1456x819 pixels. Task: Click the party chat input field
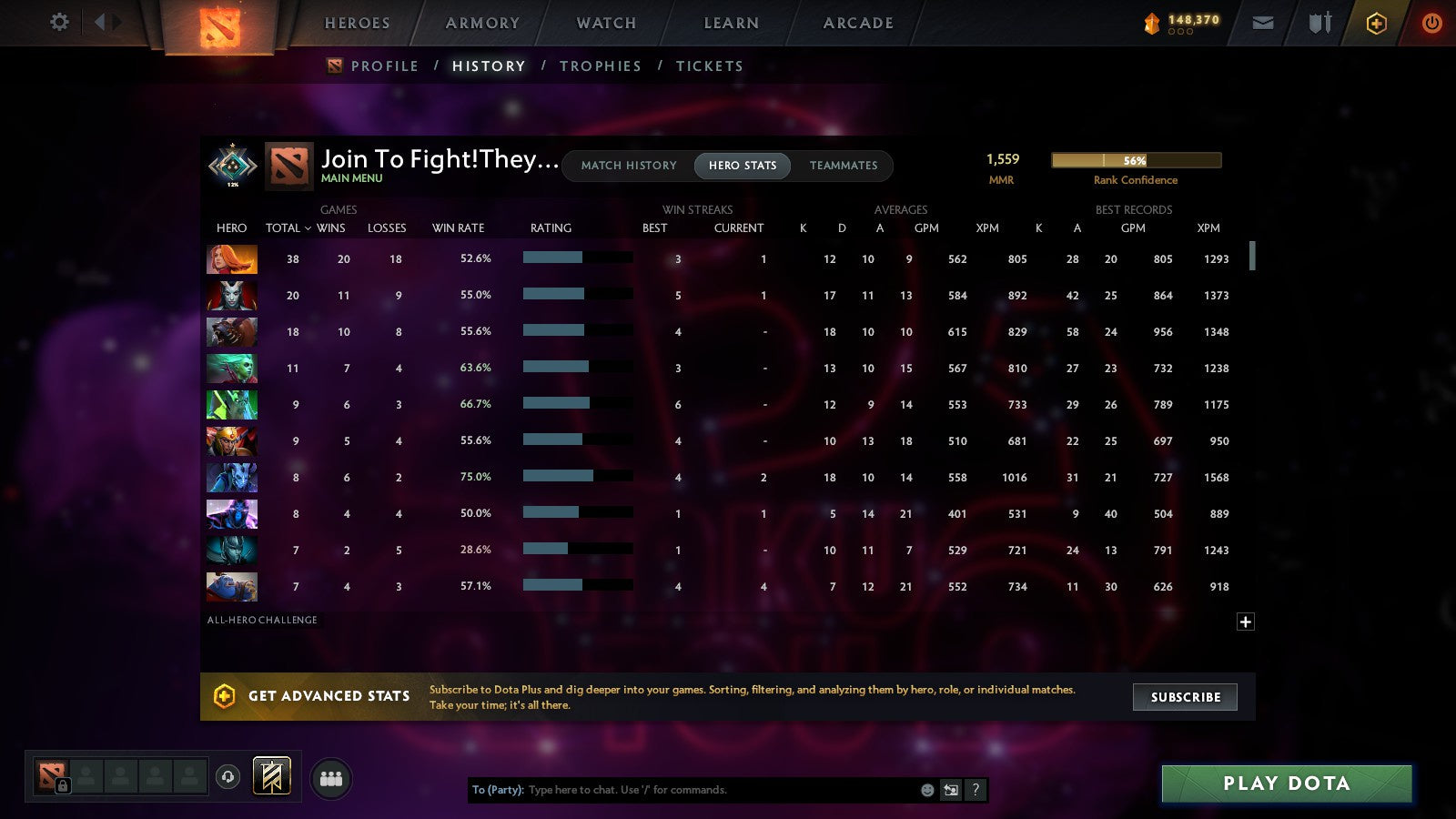710,790
